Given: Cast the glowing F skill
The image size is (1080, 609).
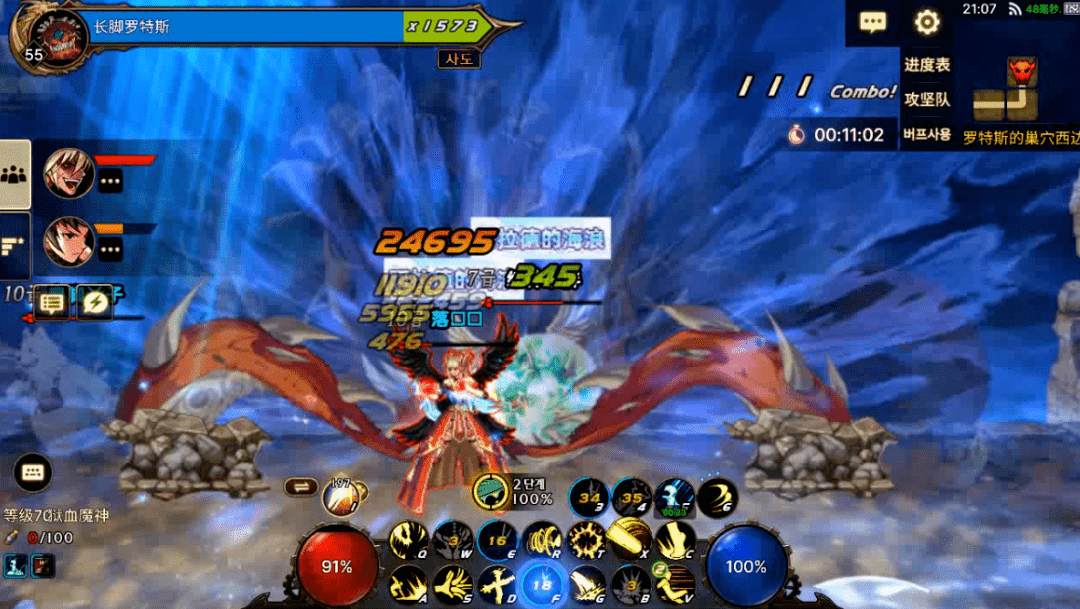Looking at the screenshot, I should pyautogui.click(x=541, y=585).
